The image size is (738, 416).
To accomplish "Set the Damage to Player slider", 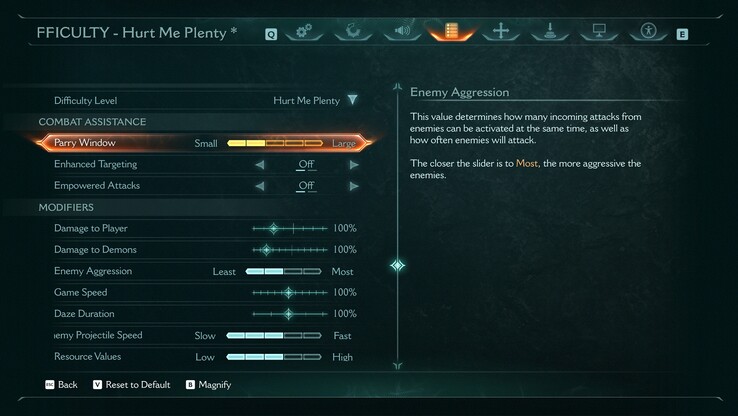I will [x=290, y=229].
